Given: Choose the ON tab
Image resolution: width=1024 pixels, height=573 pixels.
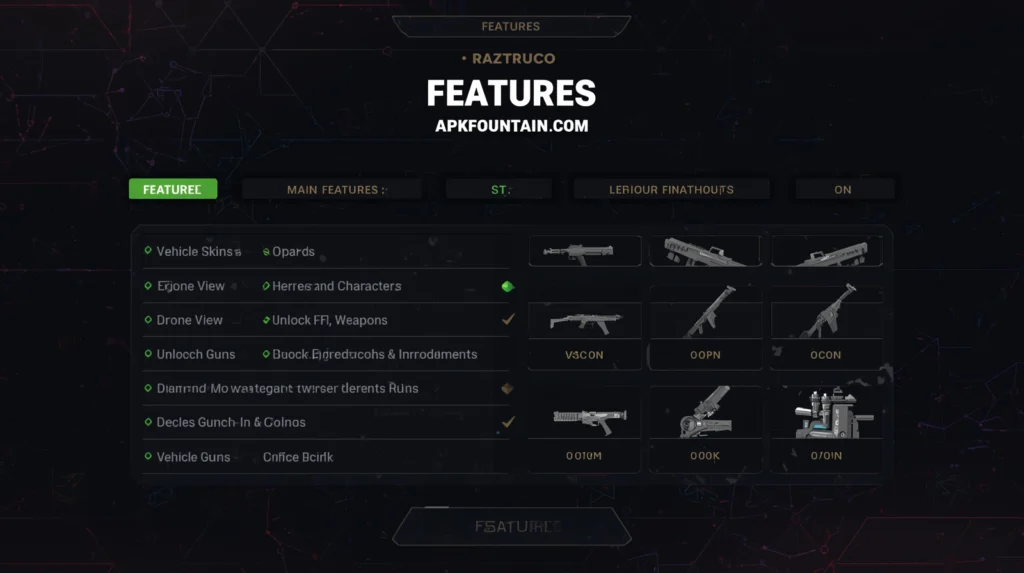Looking at the screenshot, I should [843, 189].
